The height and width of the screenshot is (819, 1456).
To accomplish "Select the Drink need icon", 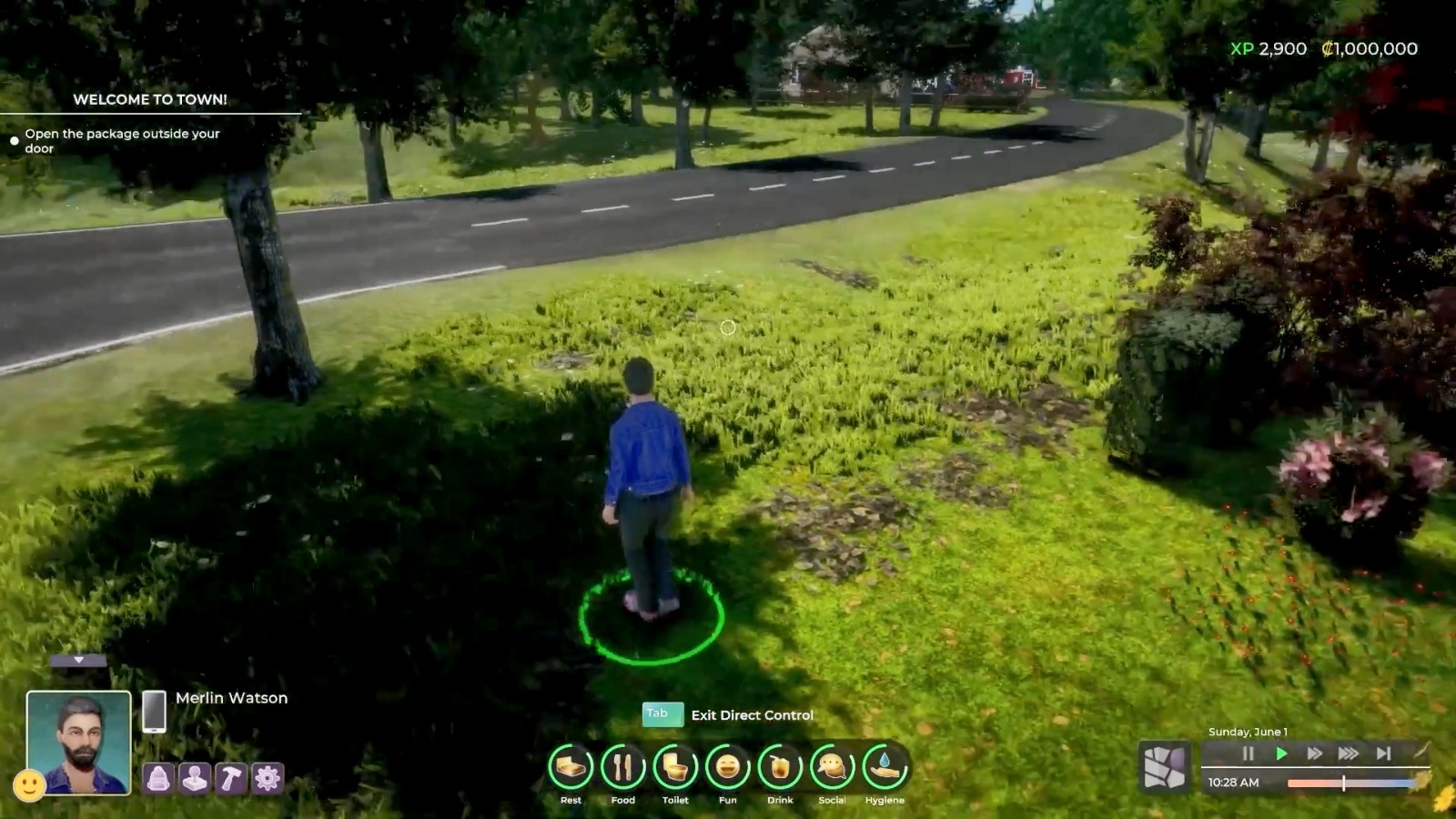I will click(x=780, y=767).
